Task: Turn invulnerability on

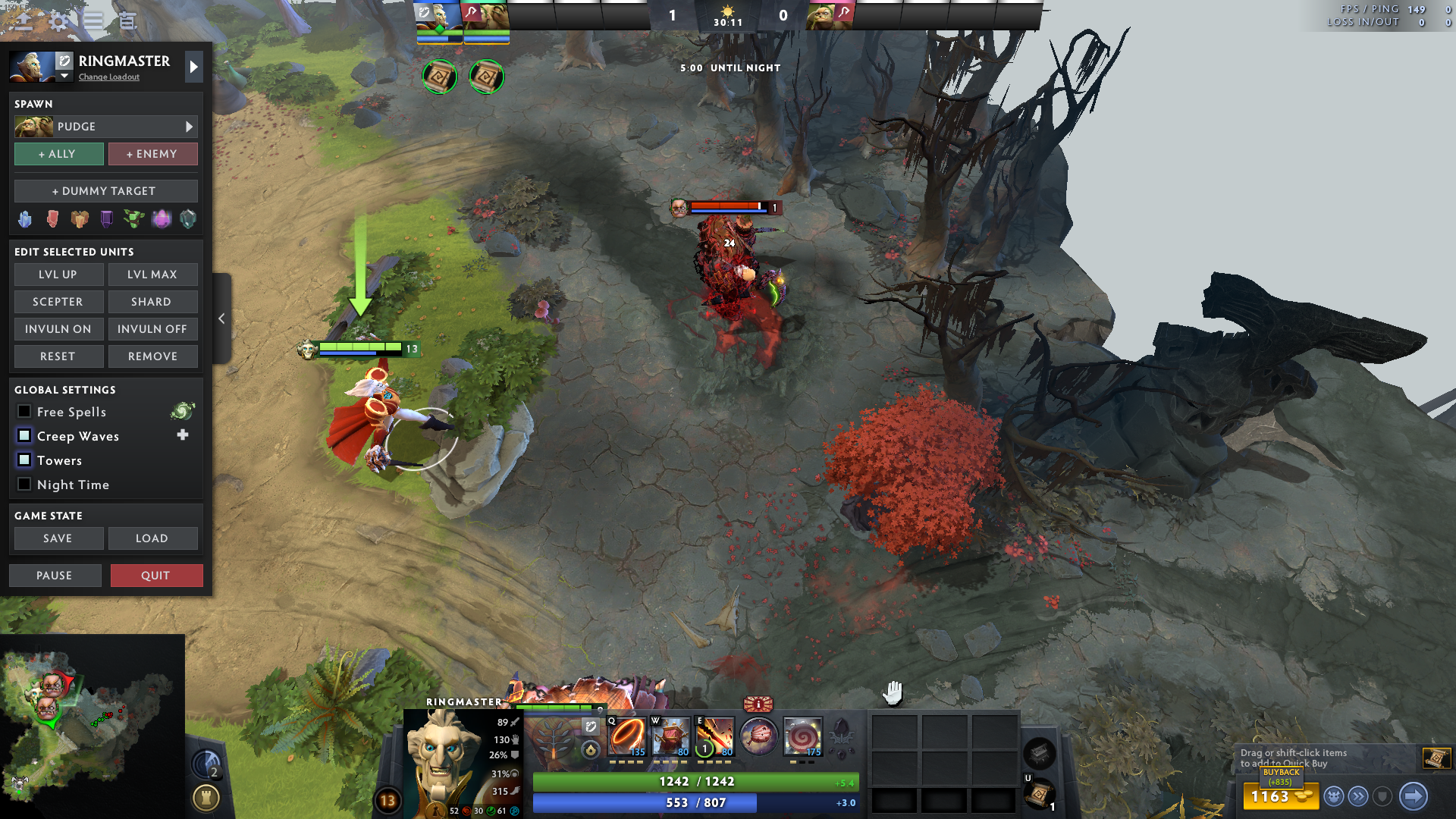Action: (x=58, y=329)
